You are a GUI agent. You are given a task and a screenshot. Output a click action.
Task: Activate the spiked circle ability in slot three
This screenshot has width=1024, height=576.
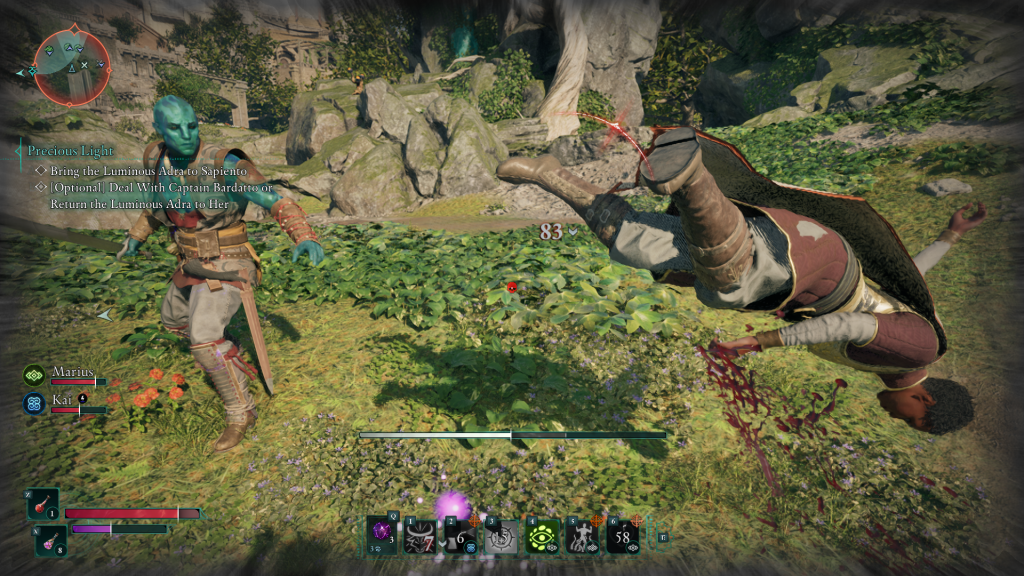click(x=502, y=535)
